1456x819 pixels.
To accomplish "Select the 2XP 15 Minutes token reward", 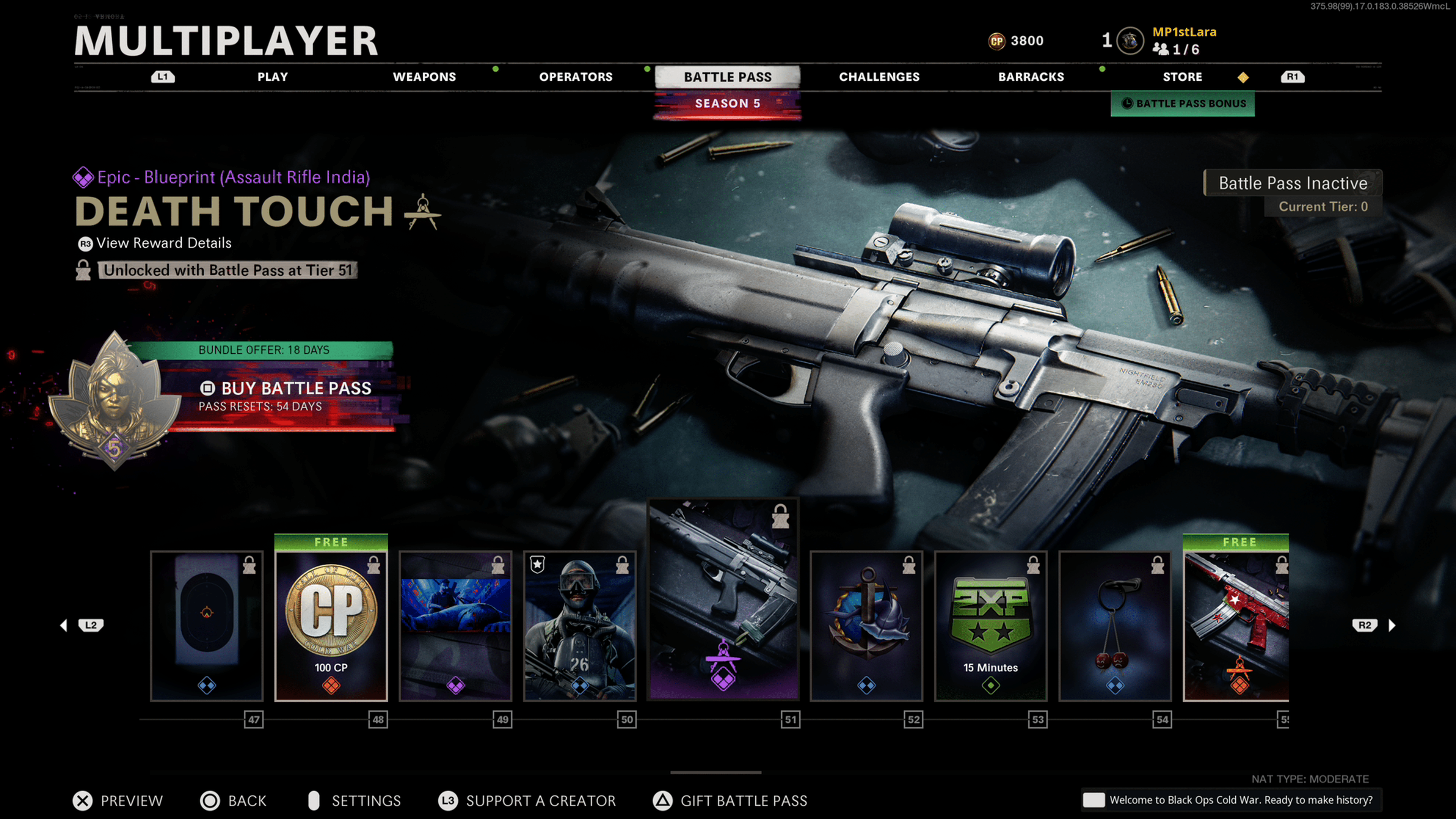I will 990,626.
